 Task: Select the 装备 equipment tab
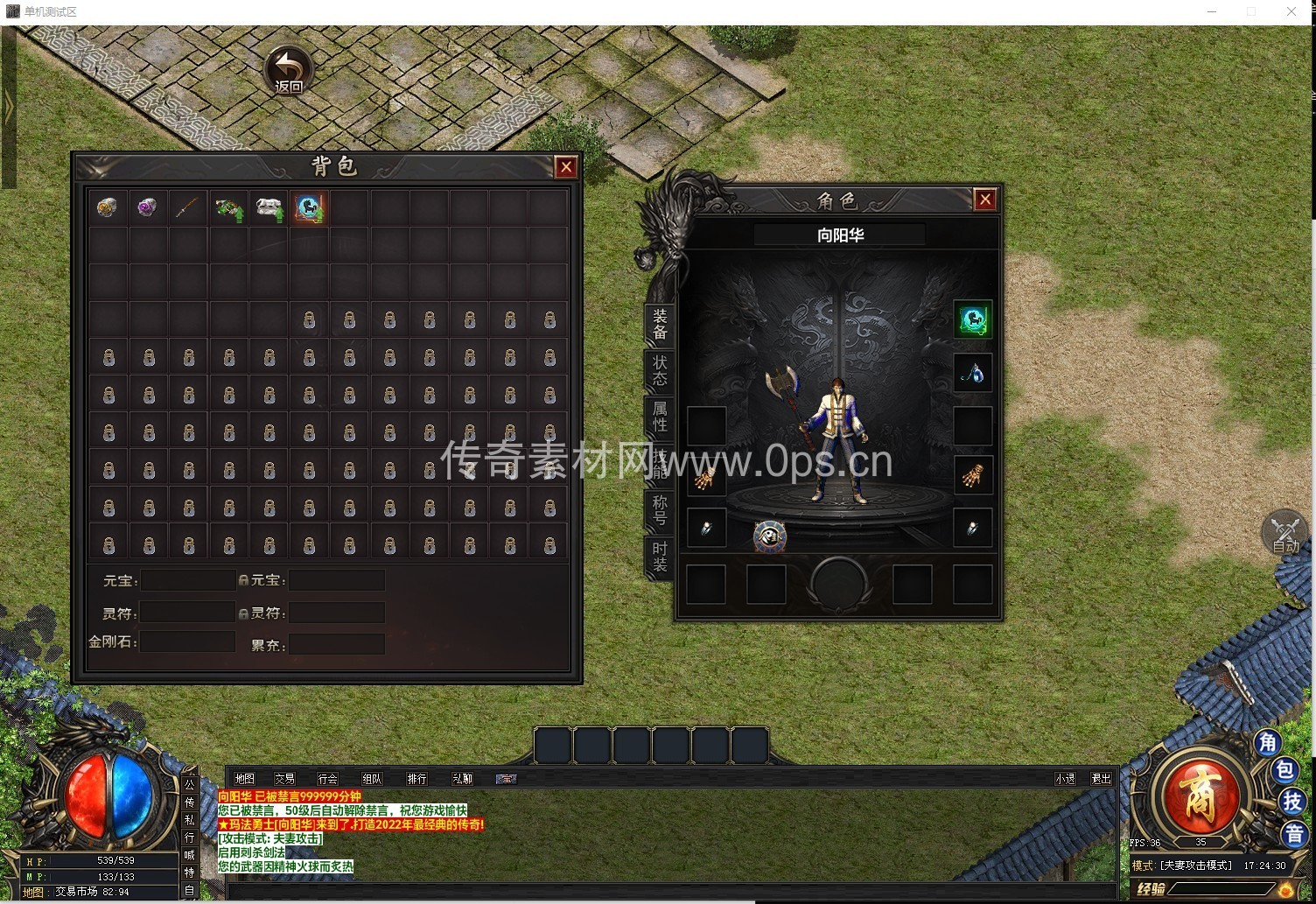tap(660, 324)
